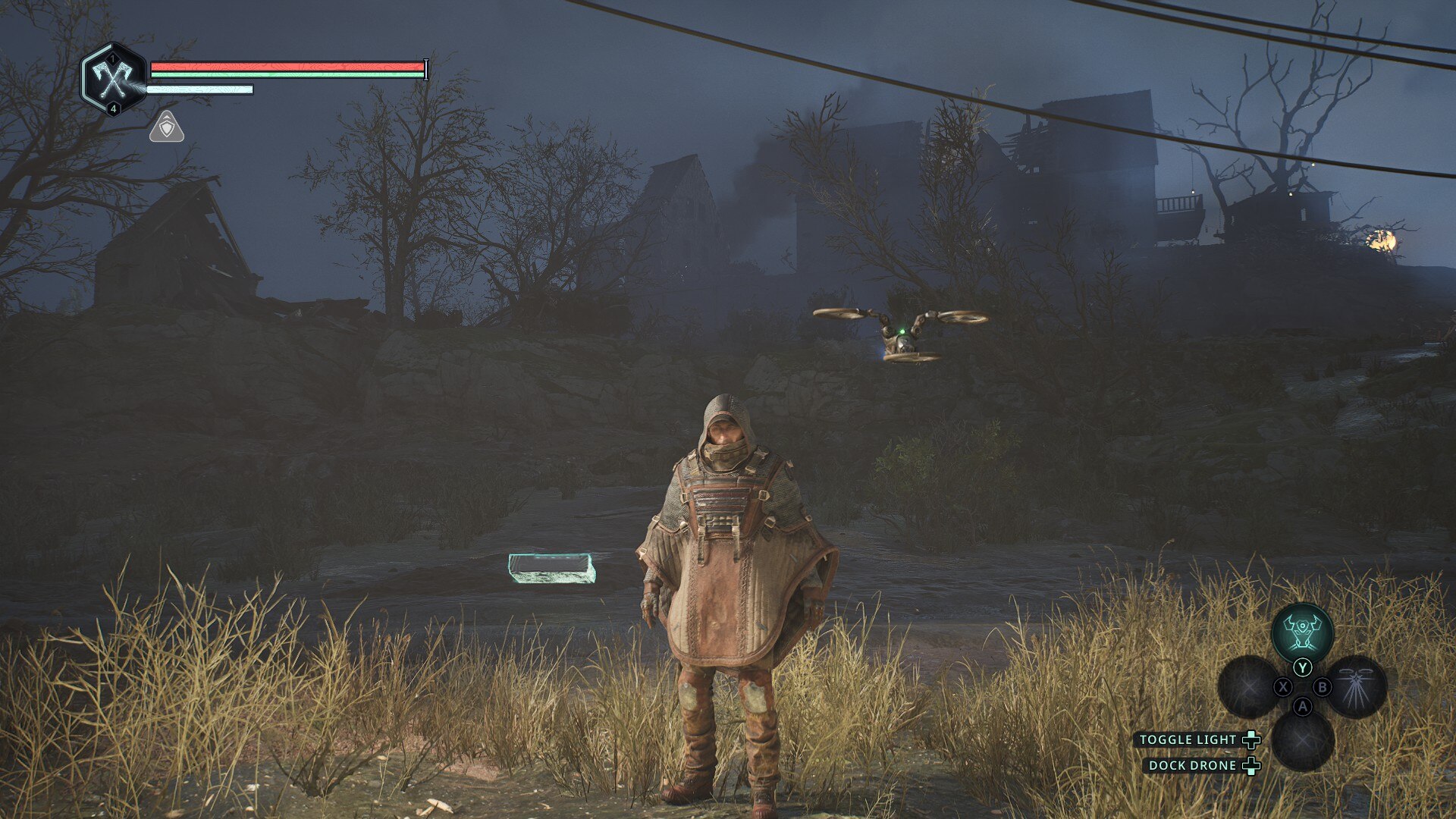Select the crossed axes weapon icon
Image resolution: width=1456 pixels, height=819 pixels.
(x=113, y=77)
